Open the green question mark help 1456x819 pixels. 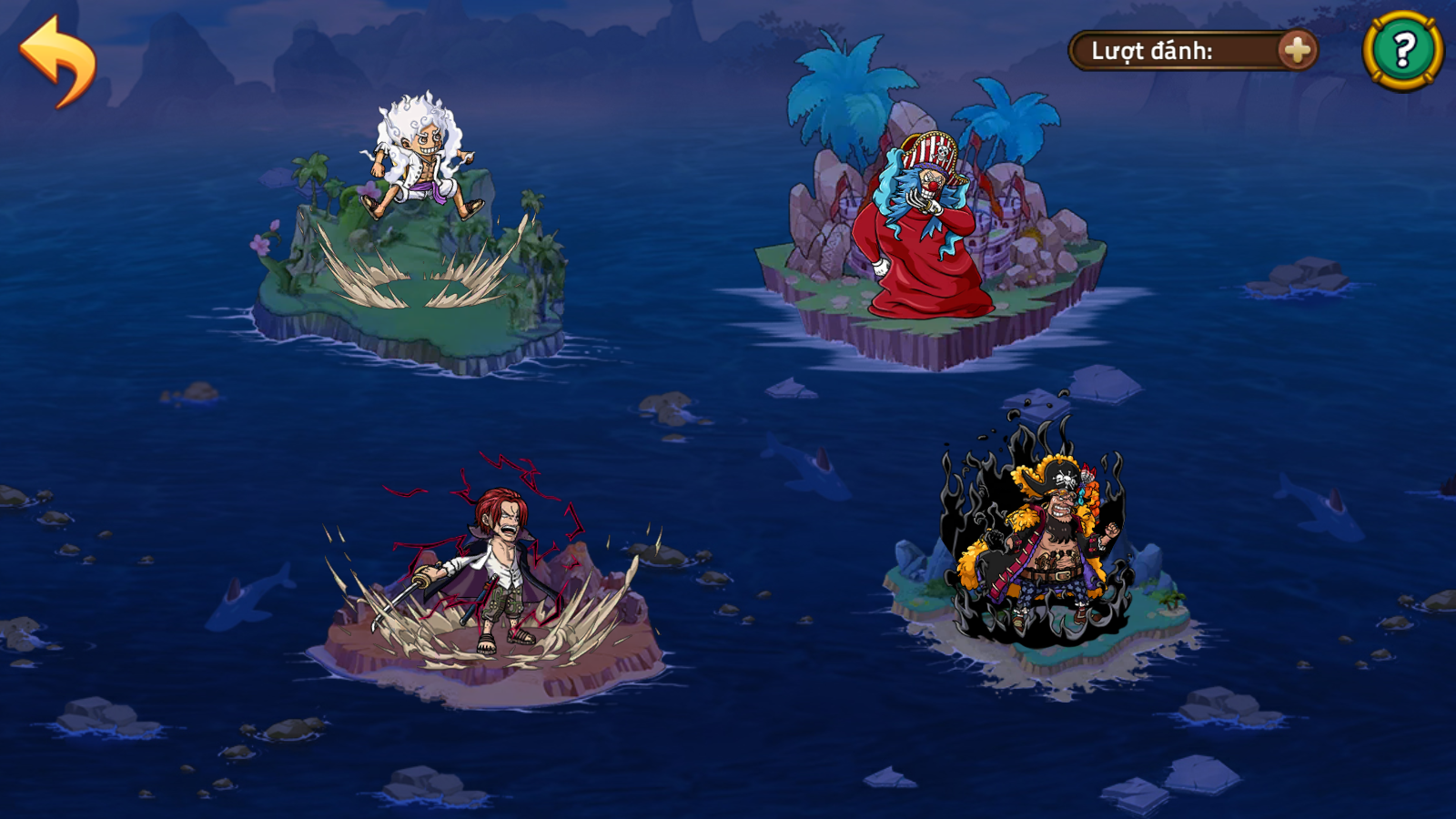click(1402, 50)
